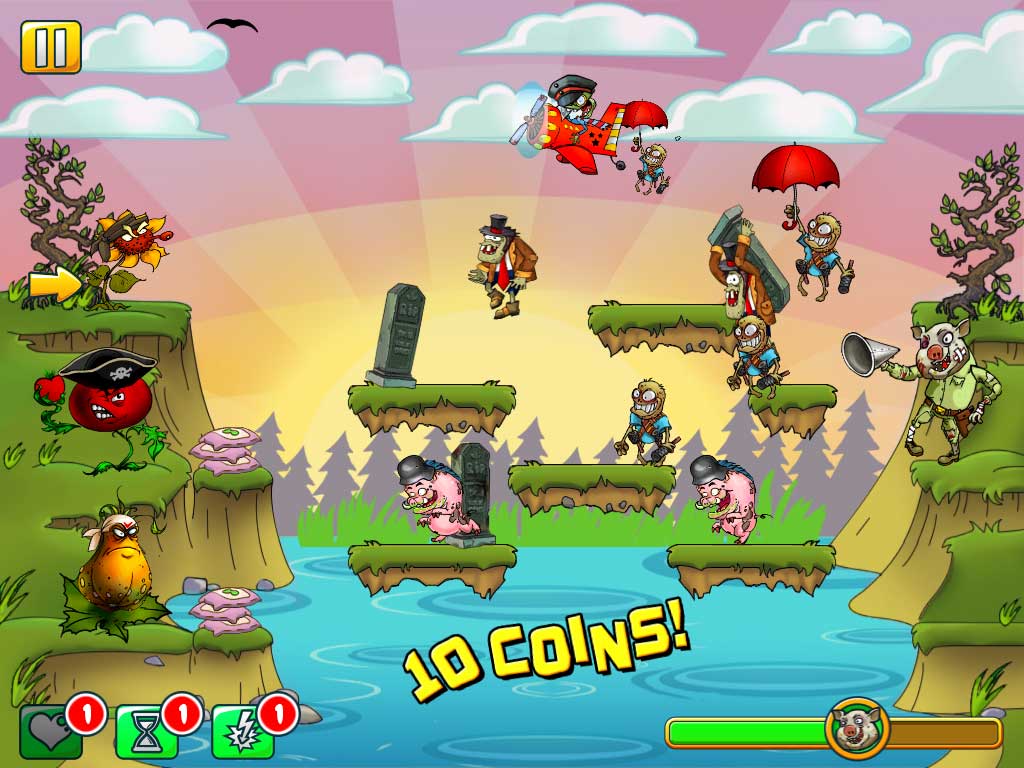Activate the heart power-up
Screen dimensions: 1024x768
(x=49, y=733)
